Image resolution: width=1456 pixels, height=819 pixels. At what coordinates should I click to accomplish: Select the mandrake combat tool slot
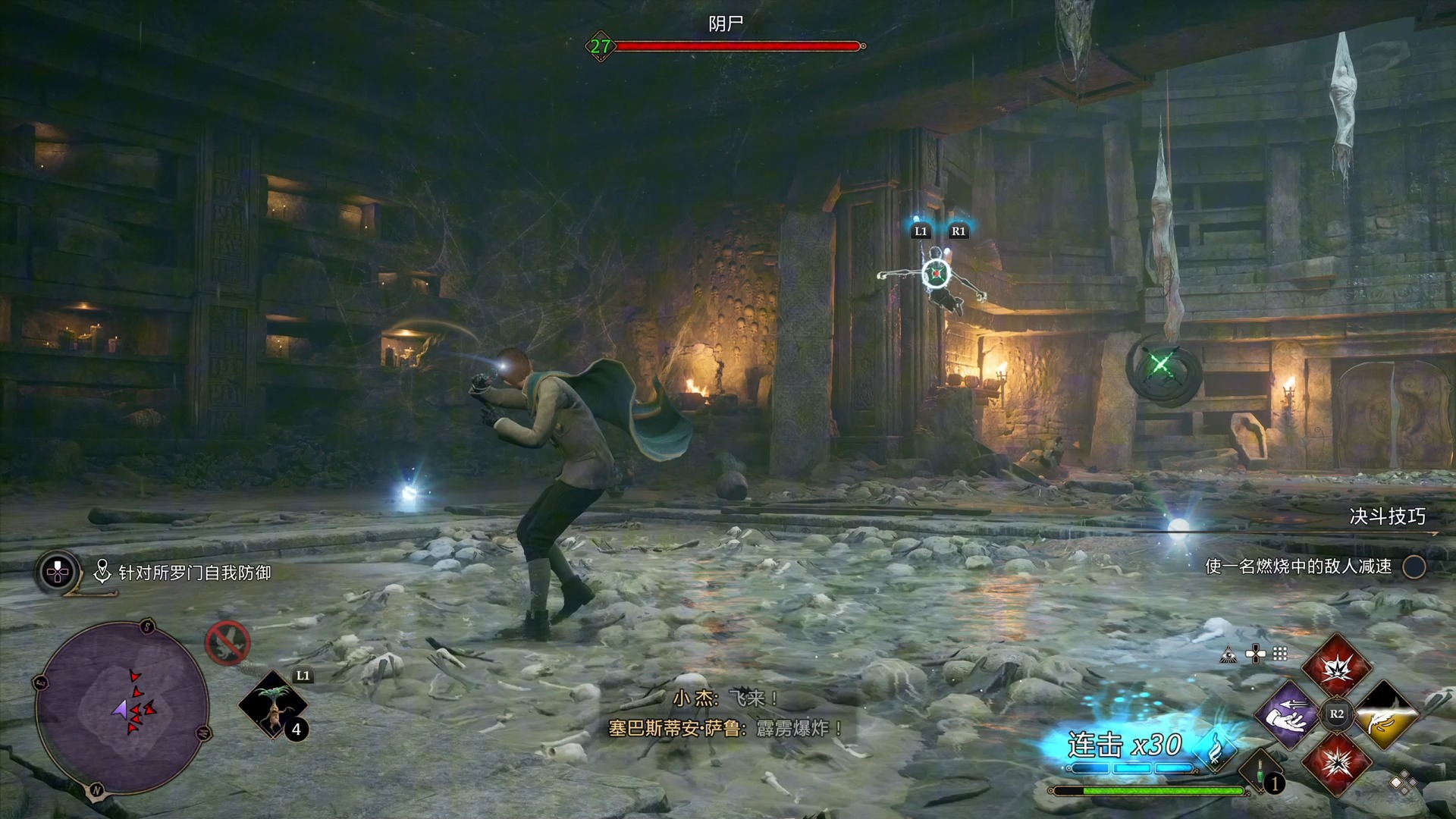pyautogui.click(x=272, y=705)
